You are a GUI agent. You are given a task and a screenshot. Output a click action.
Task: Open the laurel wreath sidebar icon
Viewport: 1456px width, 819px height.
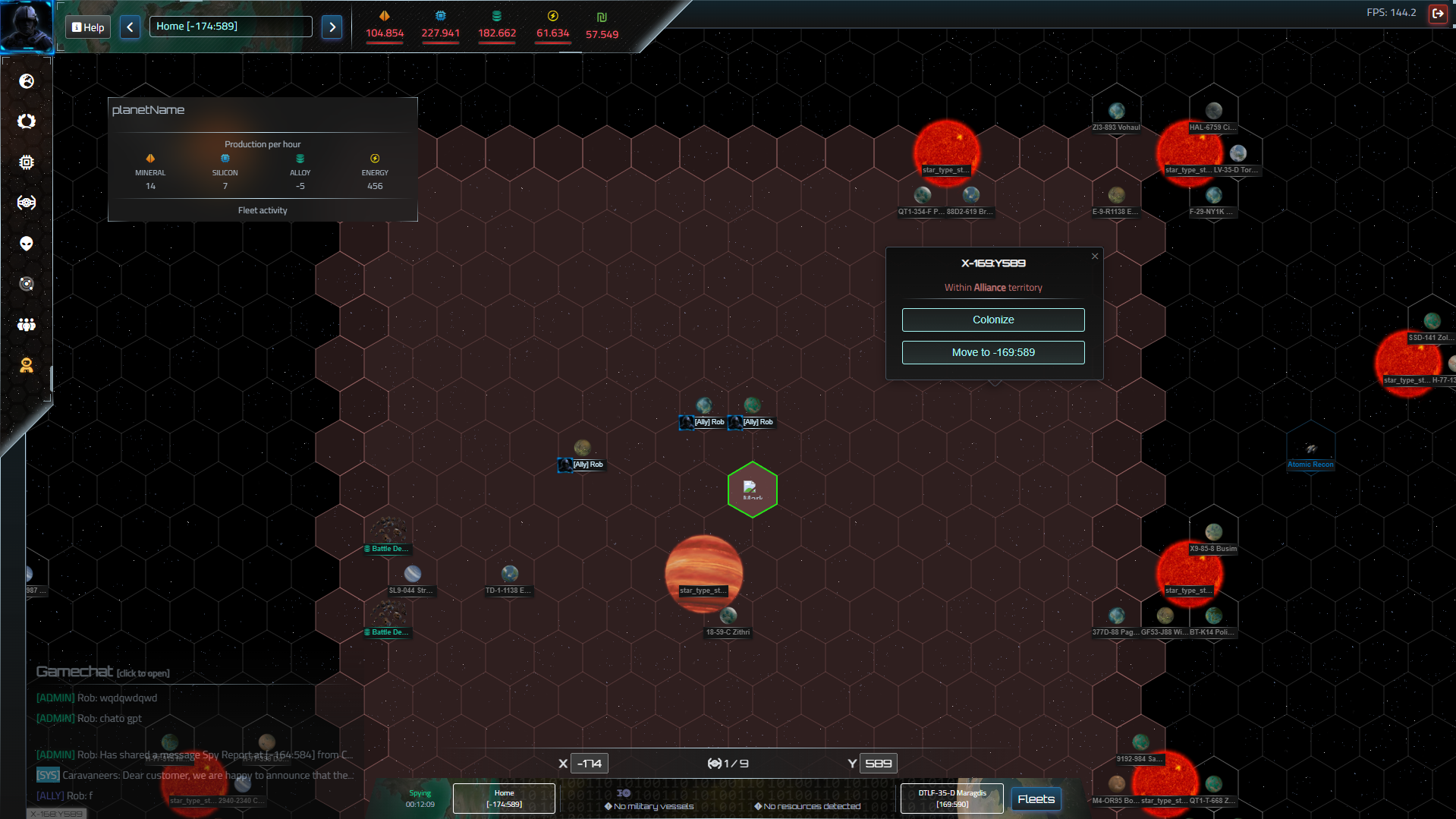(27, 121)
